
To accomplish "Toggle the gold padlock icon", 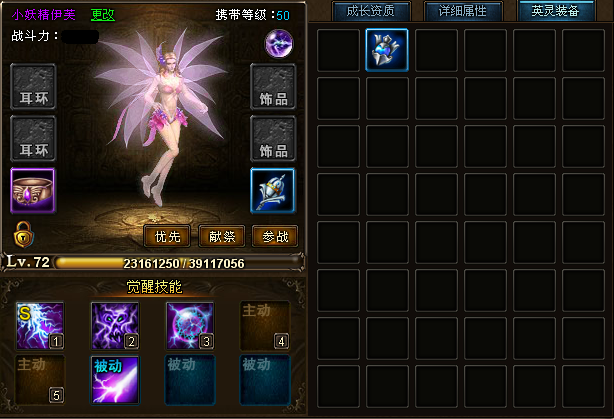I will pyautogui.click(x=21, y=234).
